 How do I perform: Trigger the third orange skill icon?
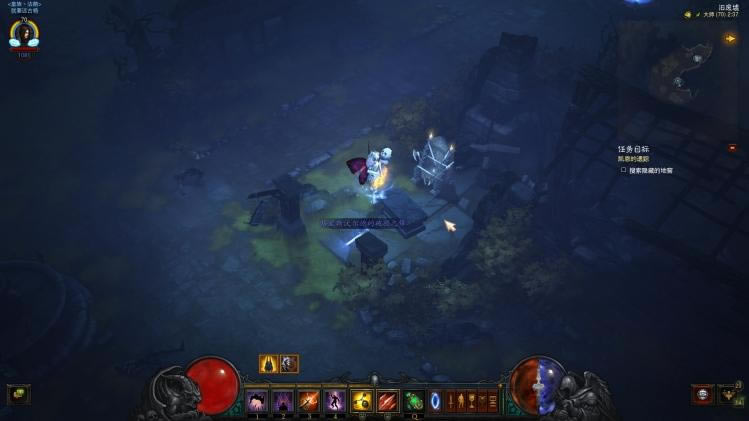click(x=309, y=401)
